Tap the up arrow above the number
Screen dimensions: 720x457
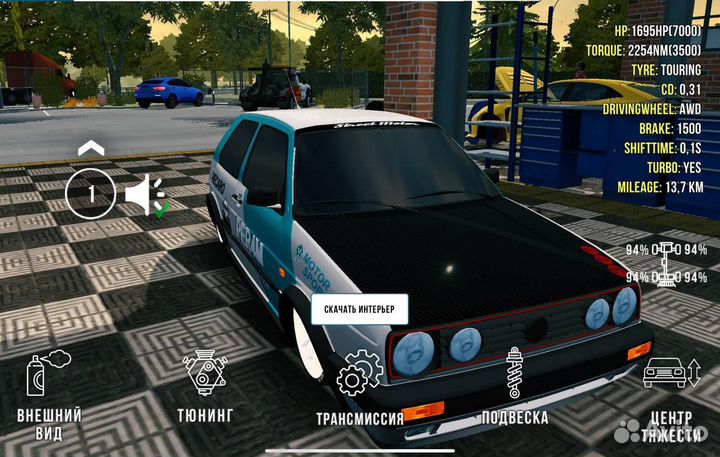point(91,149)
